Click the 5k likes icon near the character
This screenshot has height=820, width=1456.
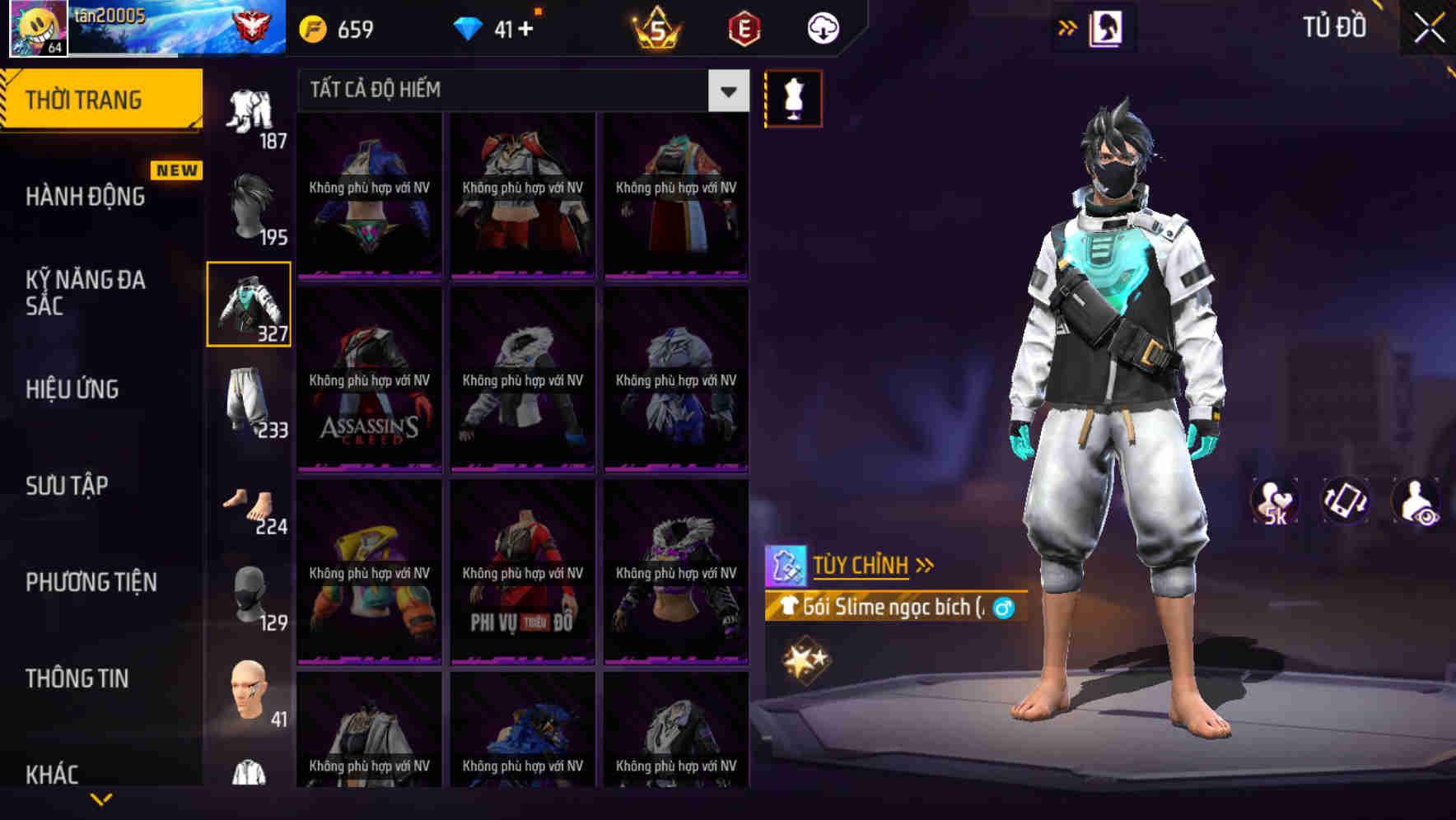pos(1275,501)
